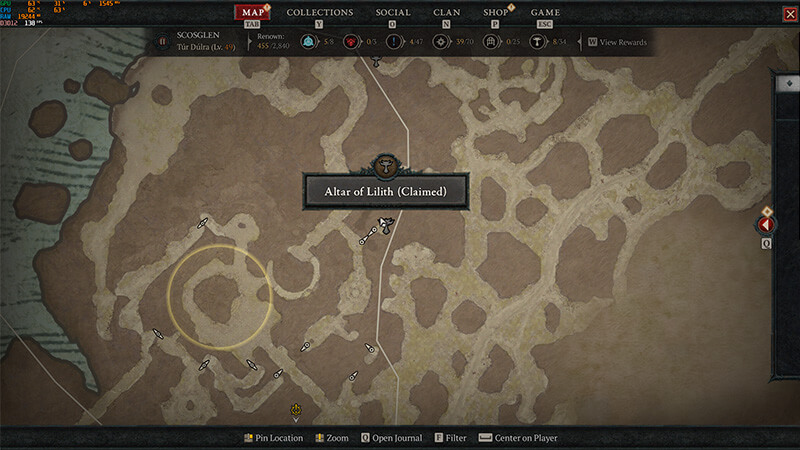Open the map Filter option

[x=449, y=438]
